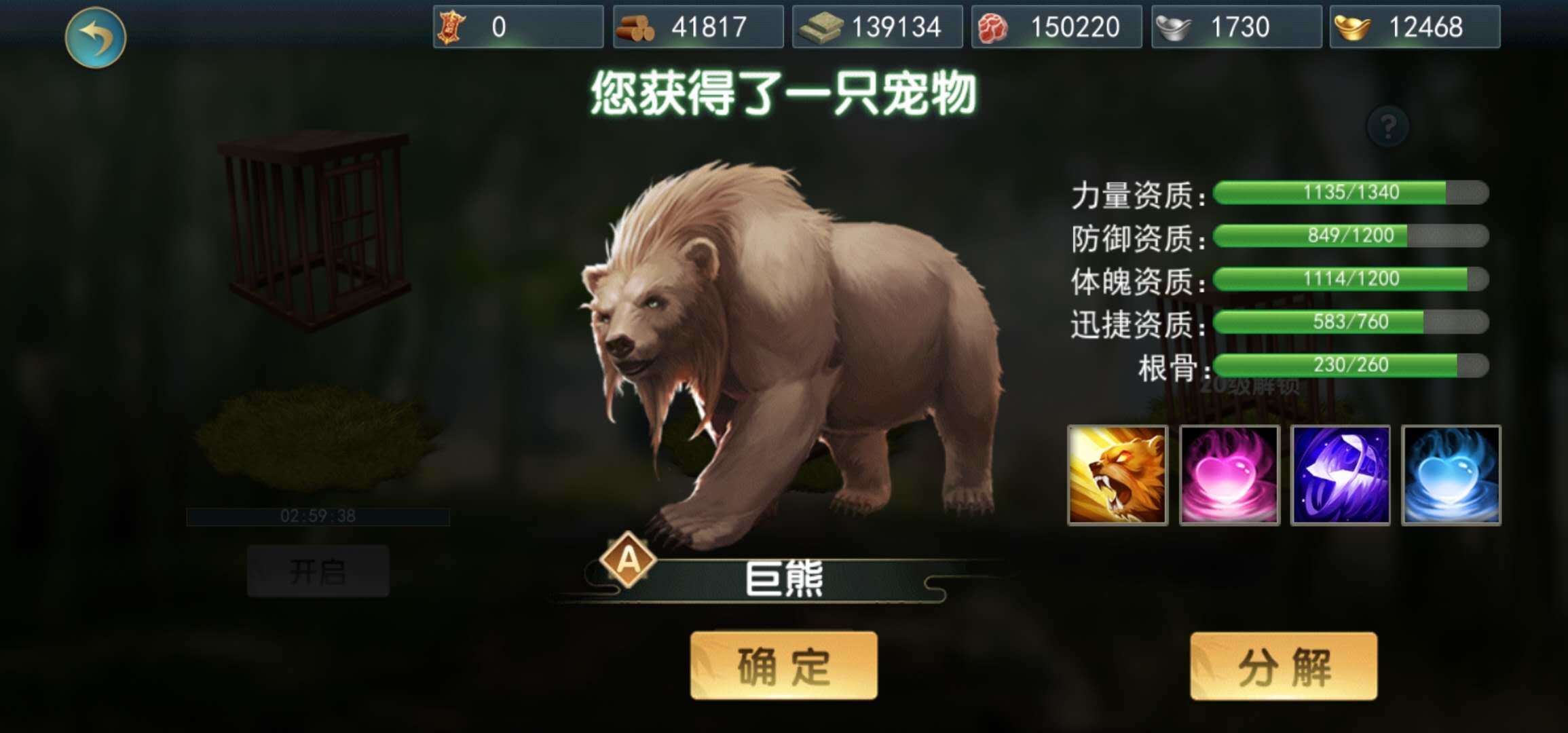Tap the stone resource icon showing 139134
The image size is (1568, 733).
click(x=821, y=27)
